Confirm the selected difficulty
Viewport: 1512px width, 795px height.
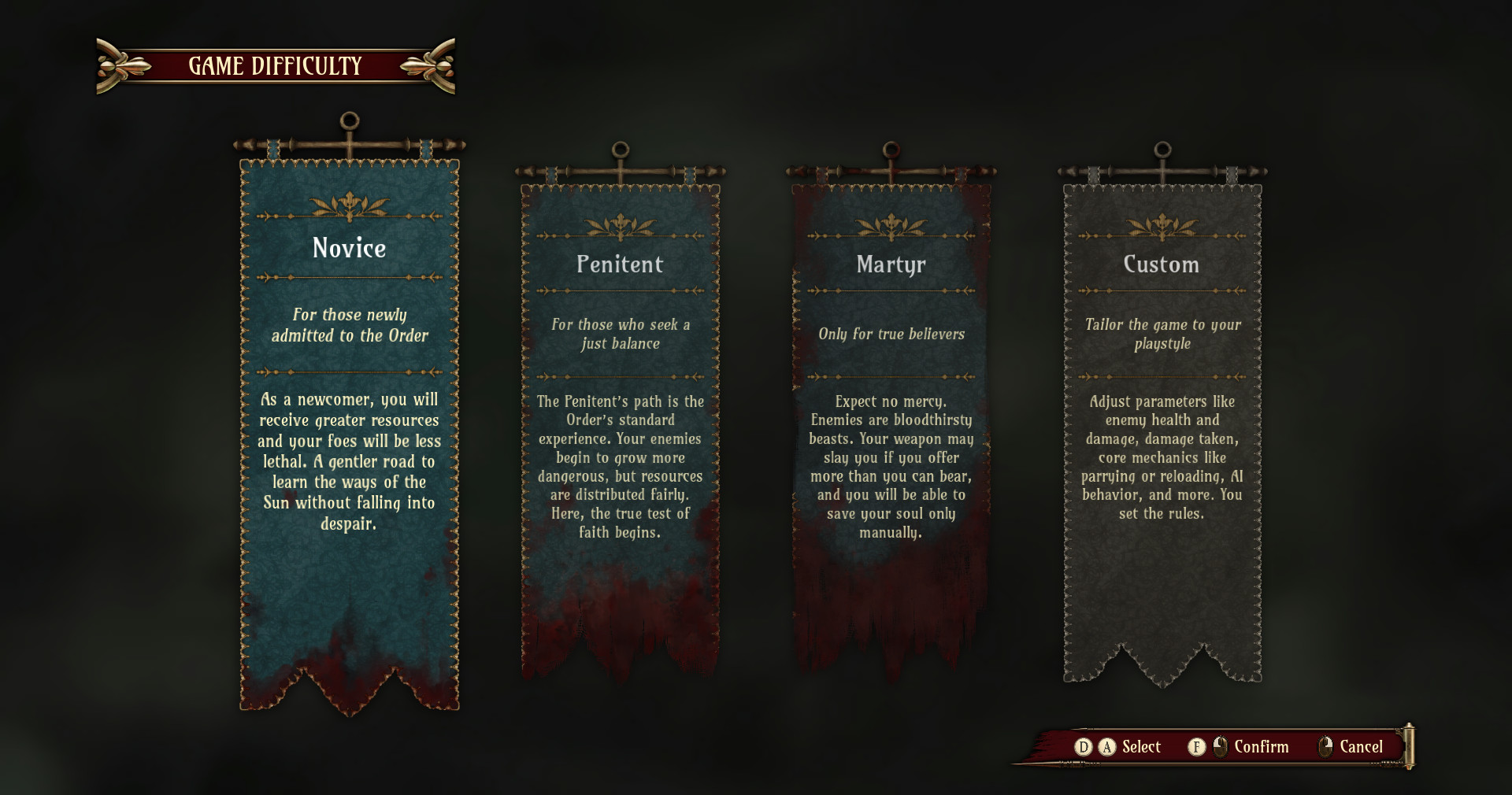pyautogui.click(x=1260, y=747)
